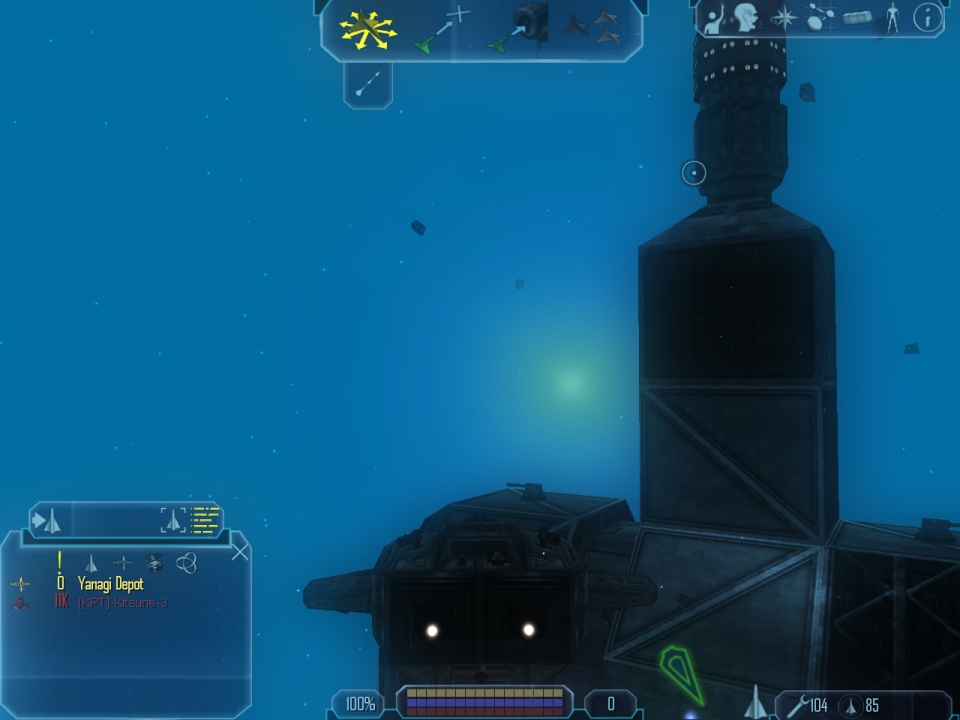Open the reputation icon with raised arm

pos(713,19)
